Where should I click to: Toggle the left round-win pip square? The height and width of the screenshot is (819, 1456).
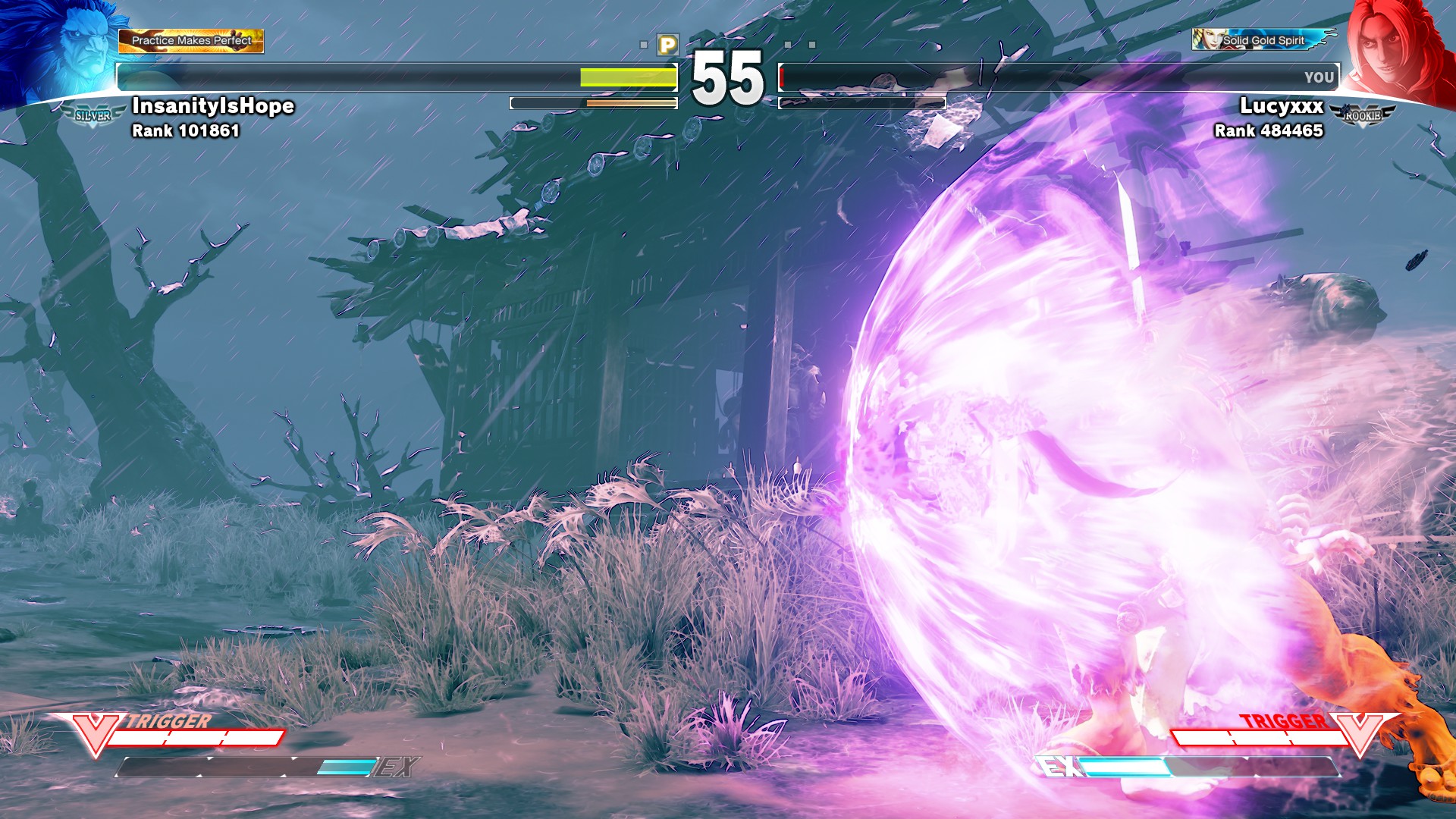click(x=644, y=44)
